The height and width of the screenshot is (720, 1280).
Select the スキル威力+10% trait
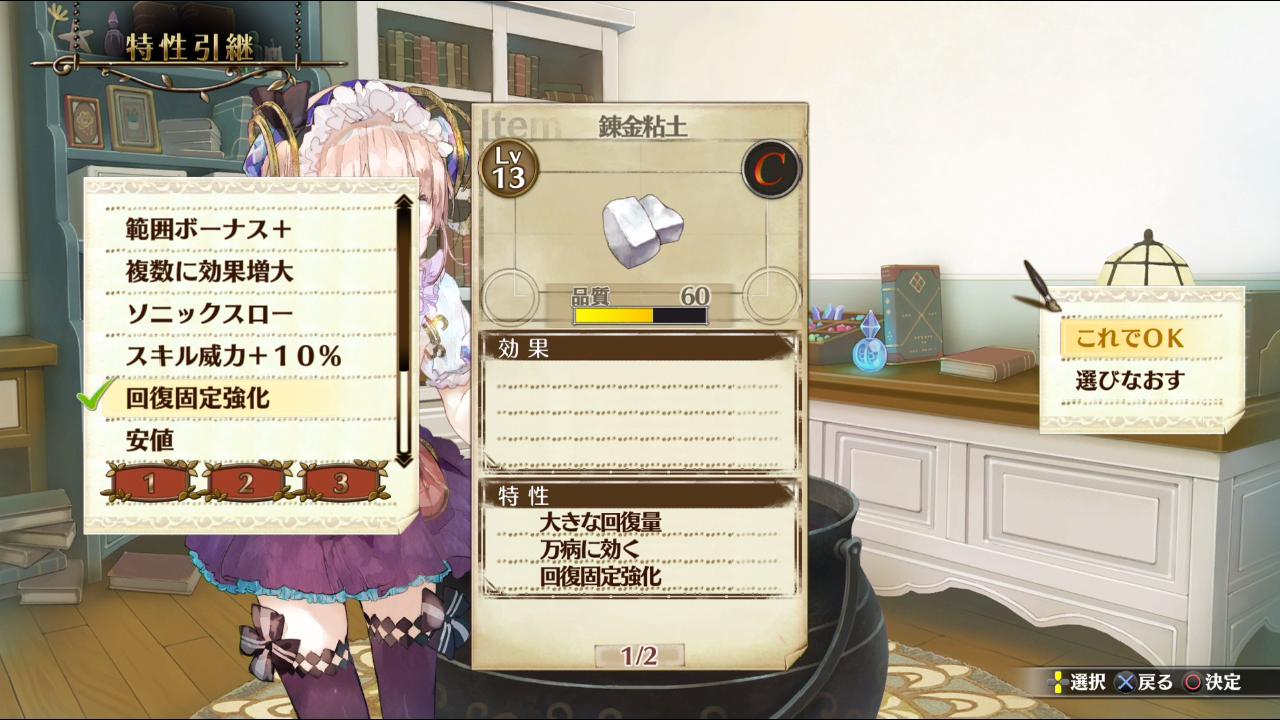point(234,355)
